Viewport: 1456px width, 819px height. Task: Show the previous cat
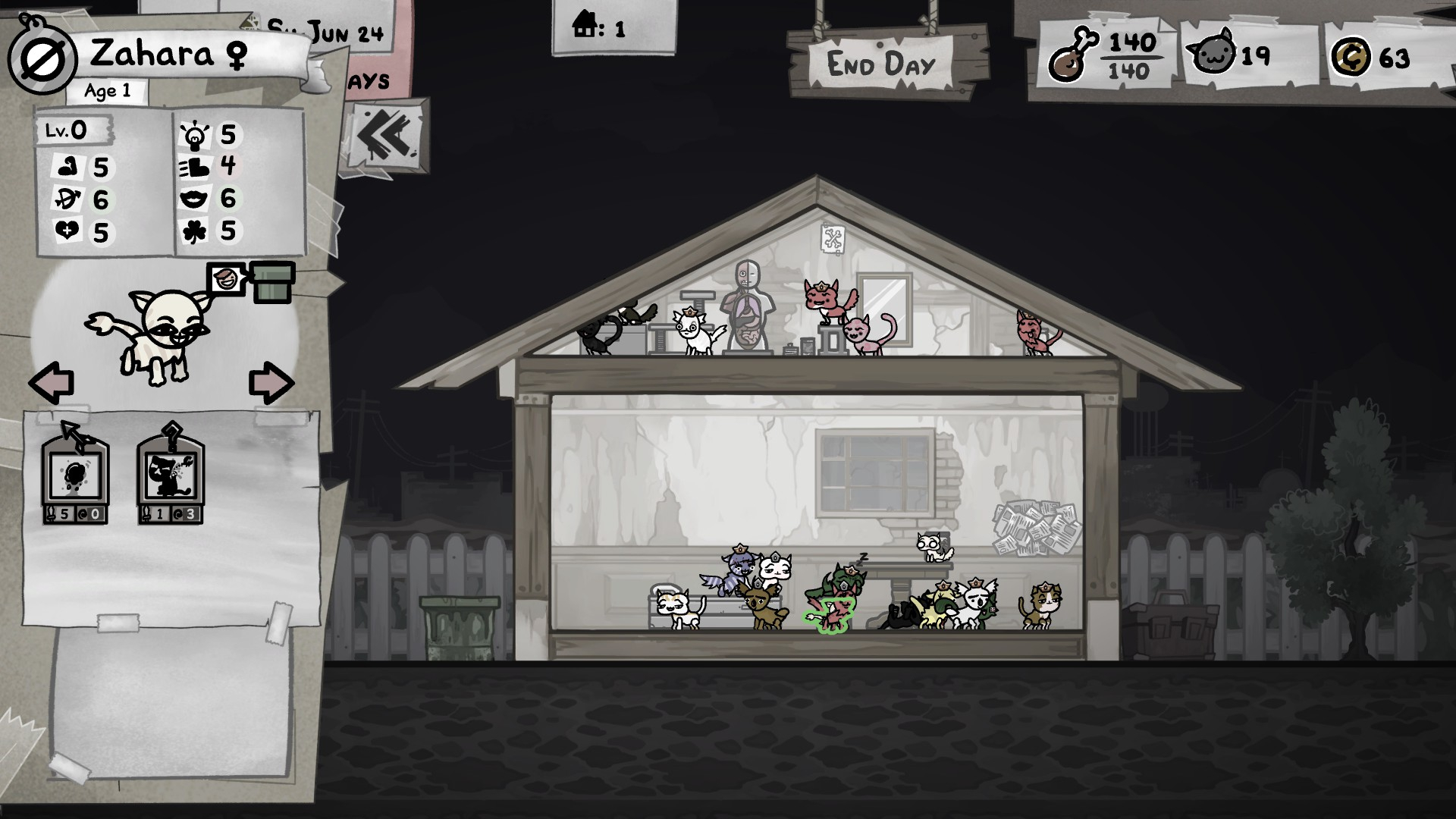point(52,382)
